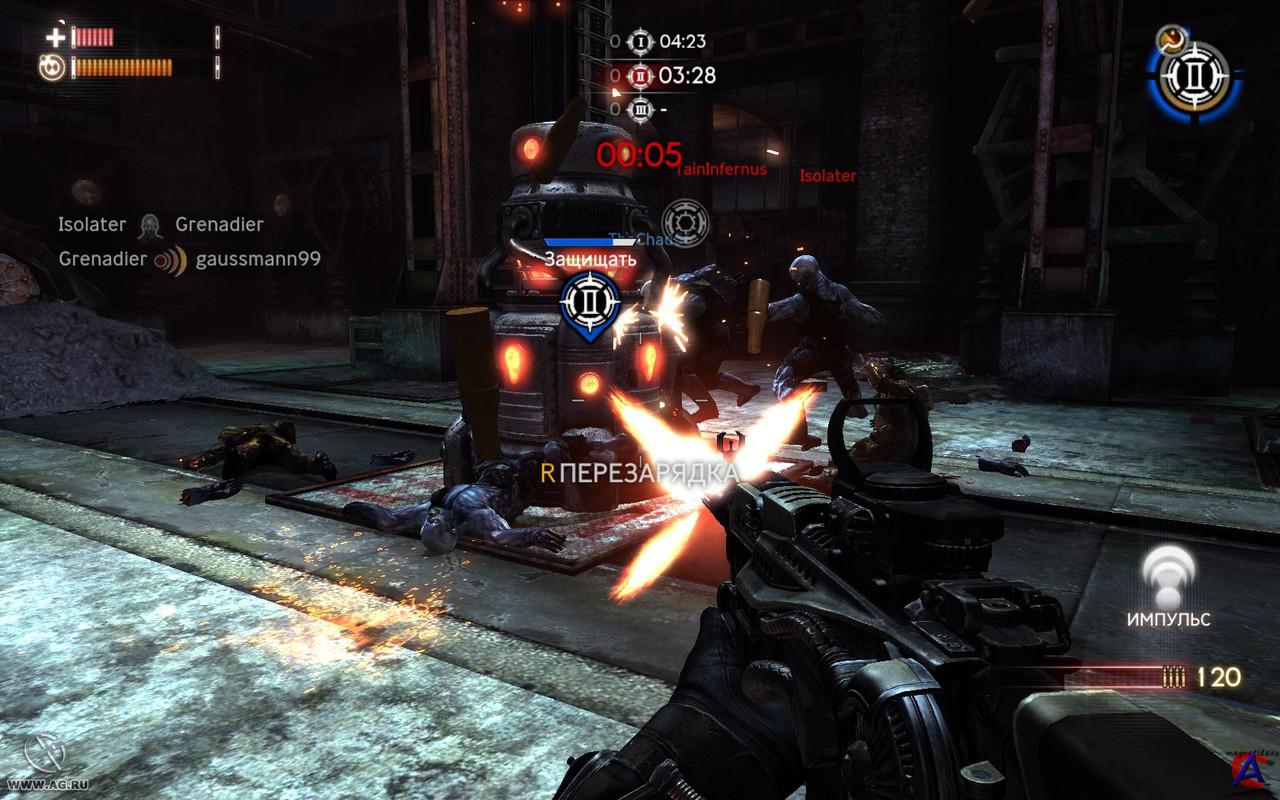Click the red Isolater name tag
The height and width of the screenshot is (800, 1280).
pyautogui.click(x=828, y=176)
